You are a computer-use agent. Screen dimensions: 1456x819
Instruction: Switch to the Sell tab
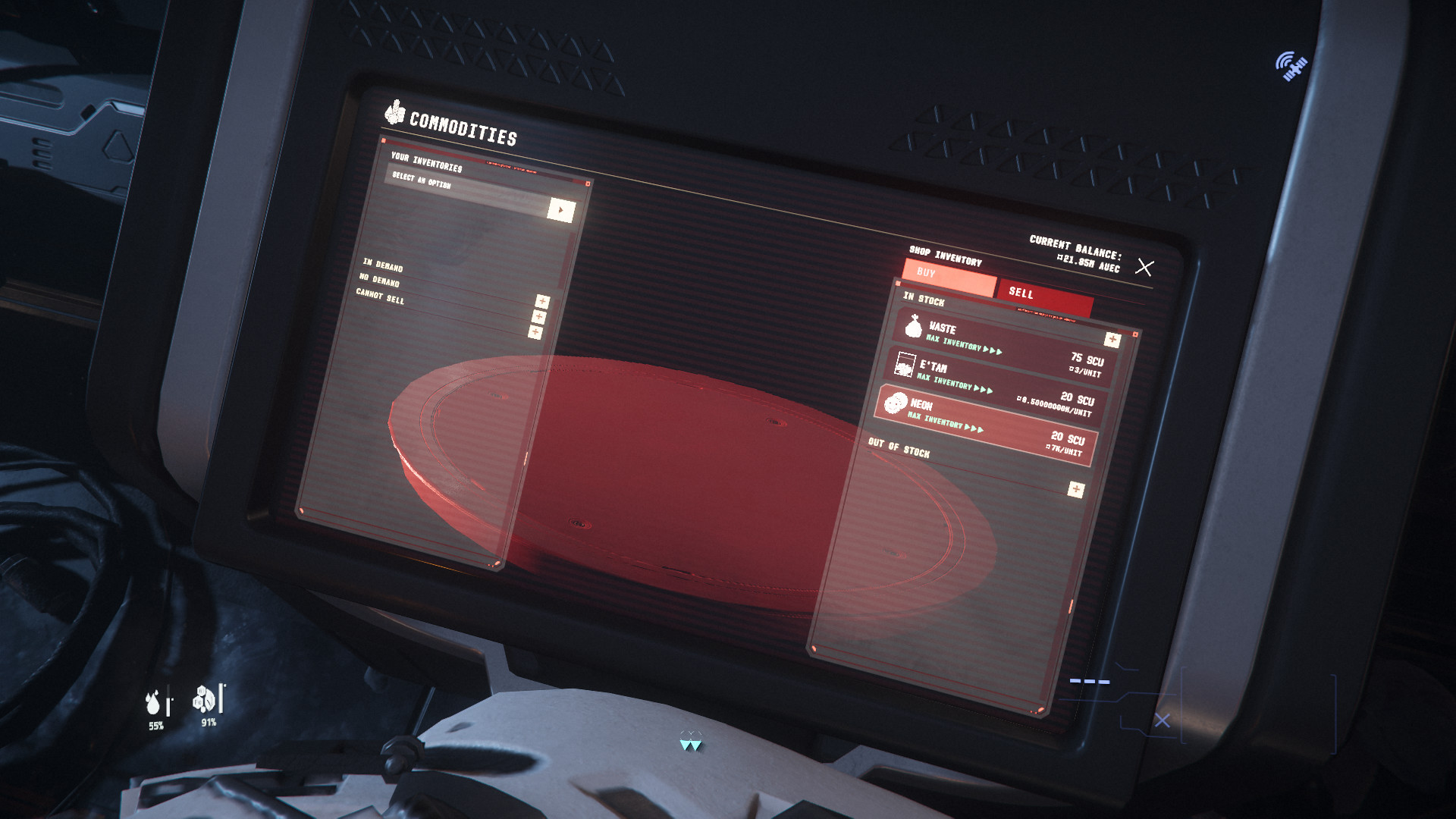click(x=1045, y=298)
